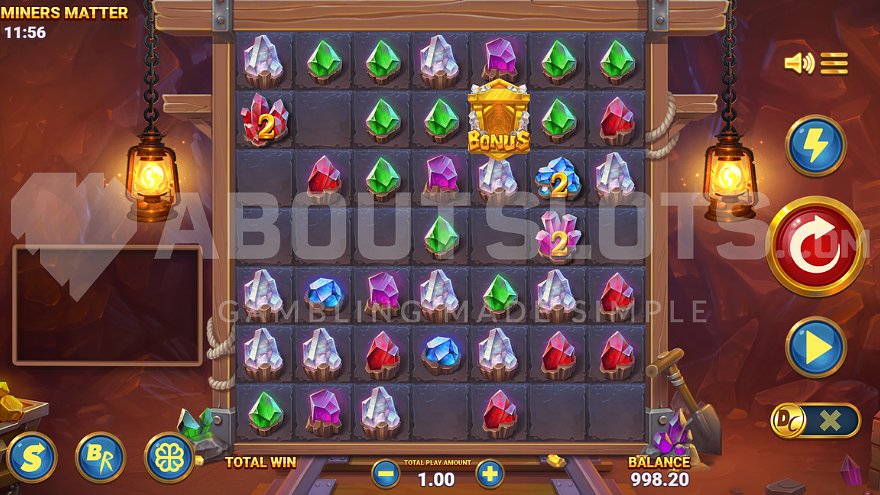Decrease total play amount with minus
The image size is (880, 495).
tap(385, 473)
